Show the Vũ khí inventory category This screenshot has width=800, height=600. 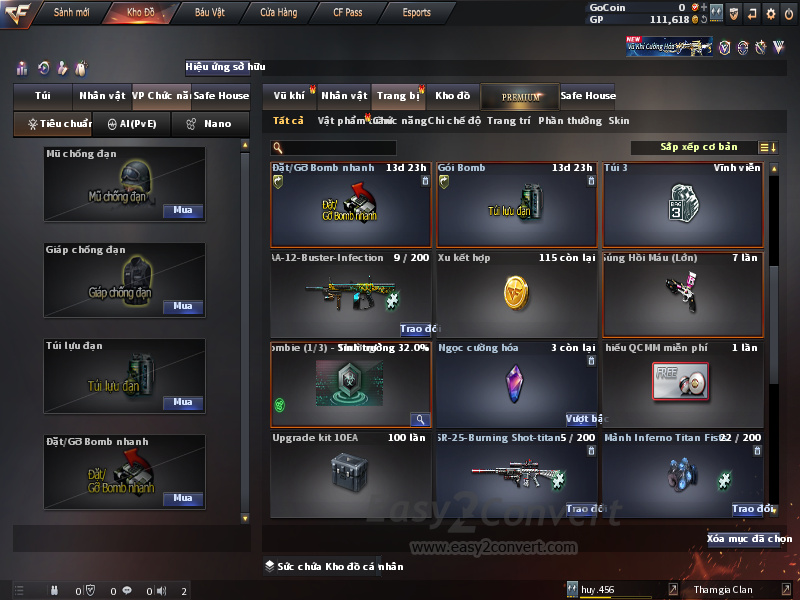(x=289, y=96)
